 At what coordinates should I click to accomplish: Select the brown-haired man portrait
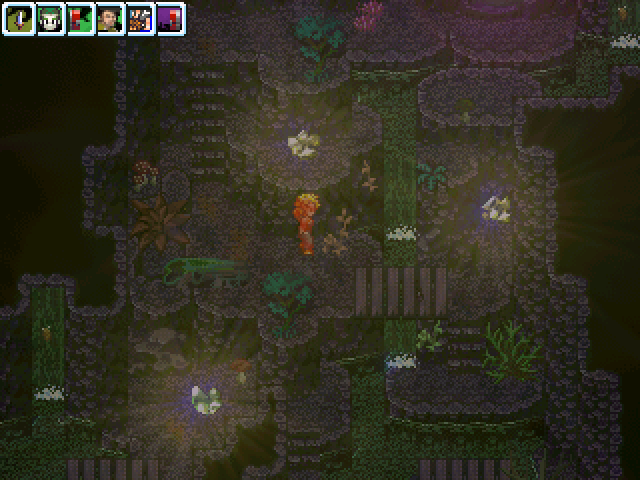(110, 18)
